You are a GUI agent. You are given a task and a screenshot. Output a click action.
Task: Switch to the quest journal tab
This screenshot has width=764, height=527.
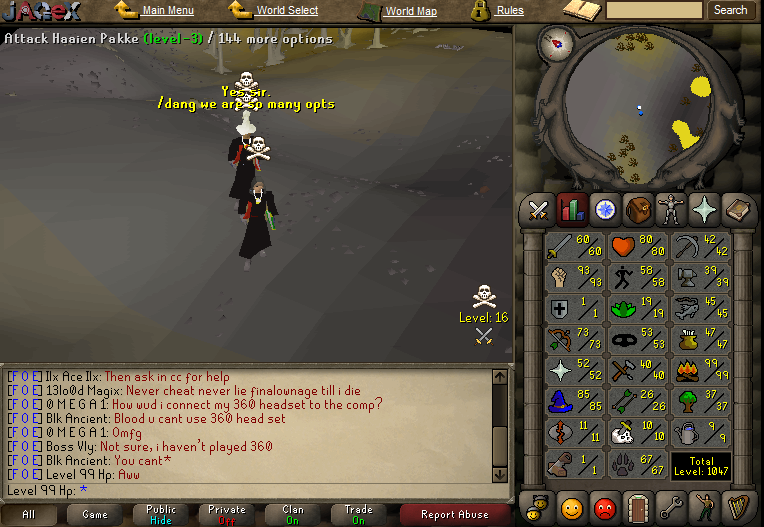[x=604, y=210]
